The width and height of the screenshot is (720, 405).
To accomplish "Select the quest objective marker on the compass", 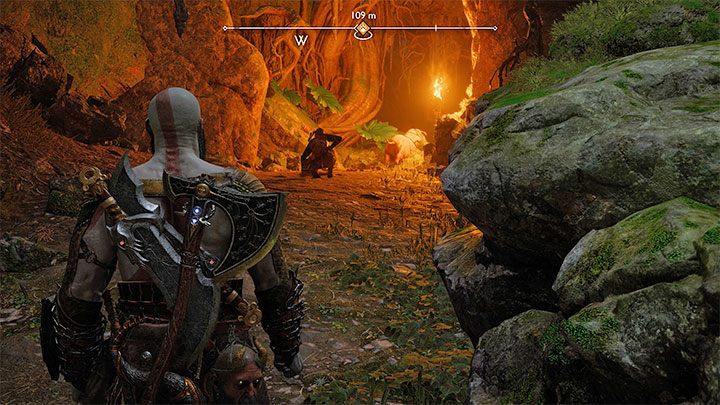I will [361, 31].
